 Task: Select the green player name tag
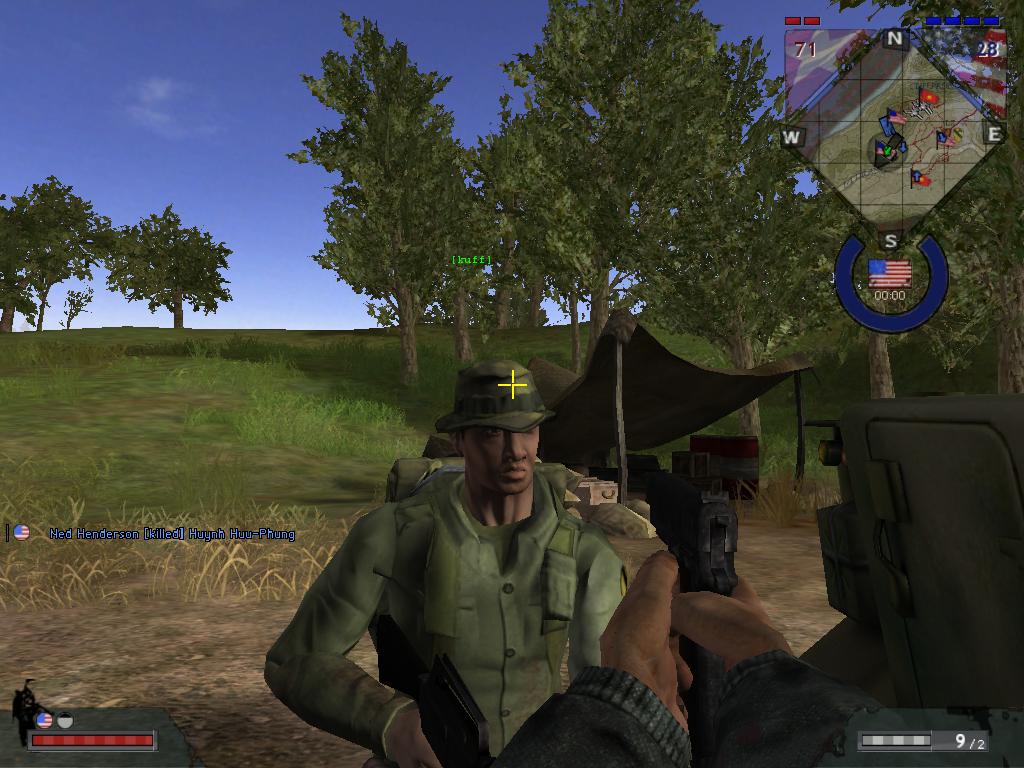471,260
